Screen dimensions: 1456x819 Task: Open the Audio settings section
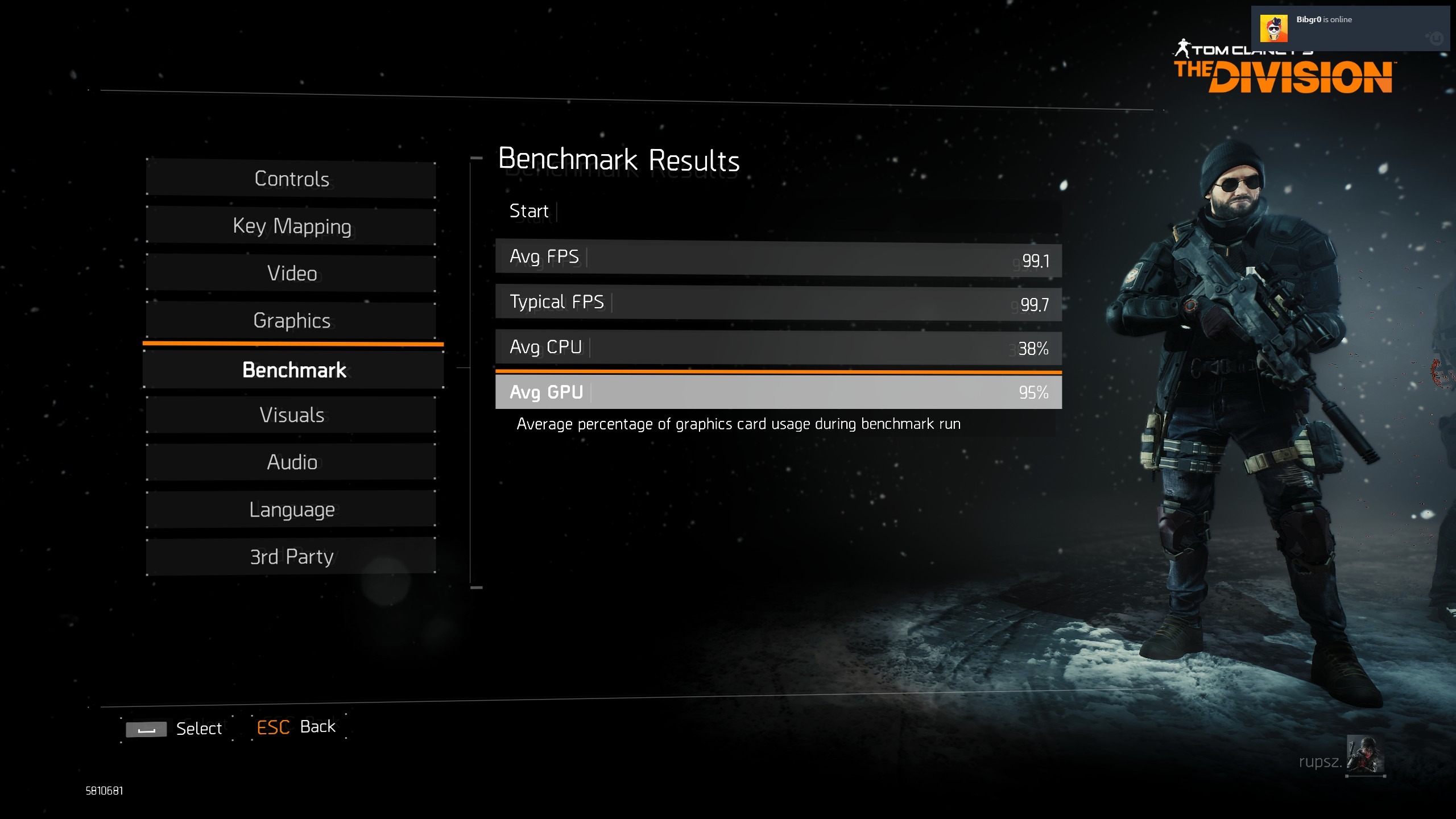(x=291, y=462)
